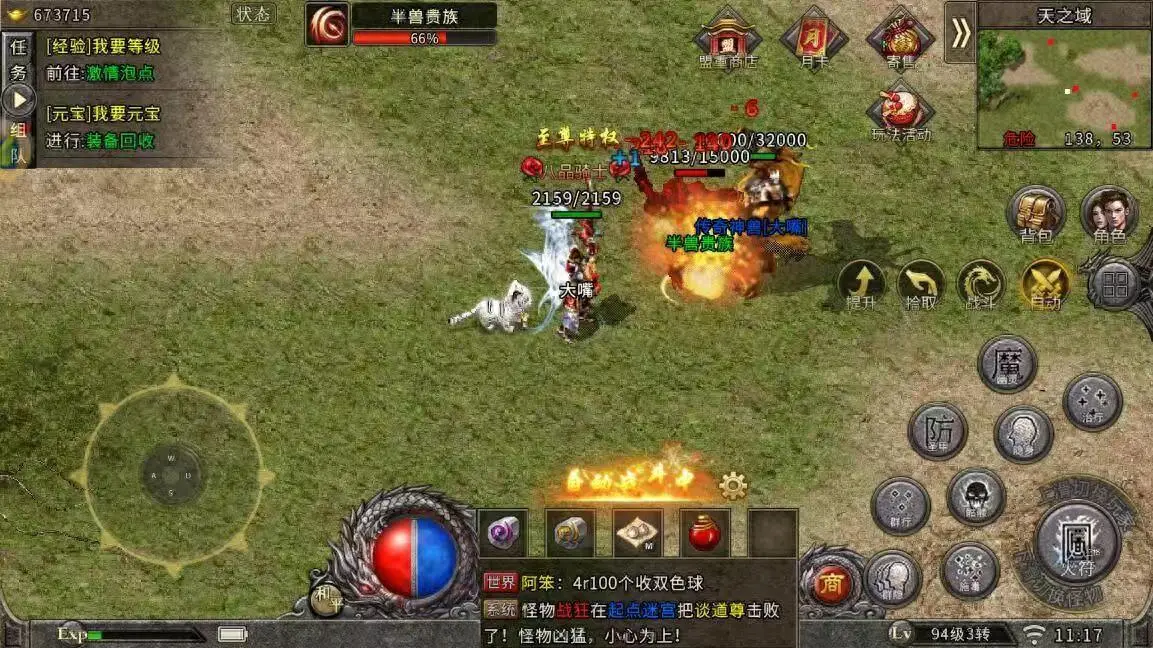Select the purple scroll hotbar slot
This screenshot has height=648, width=1153.
click(x=503, y=533)
